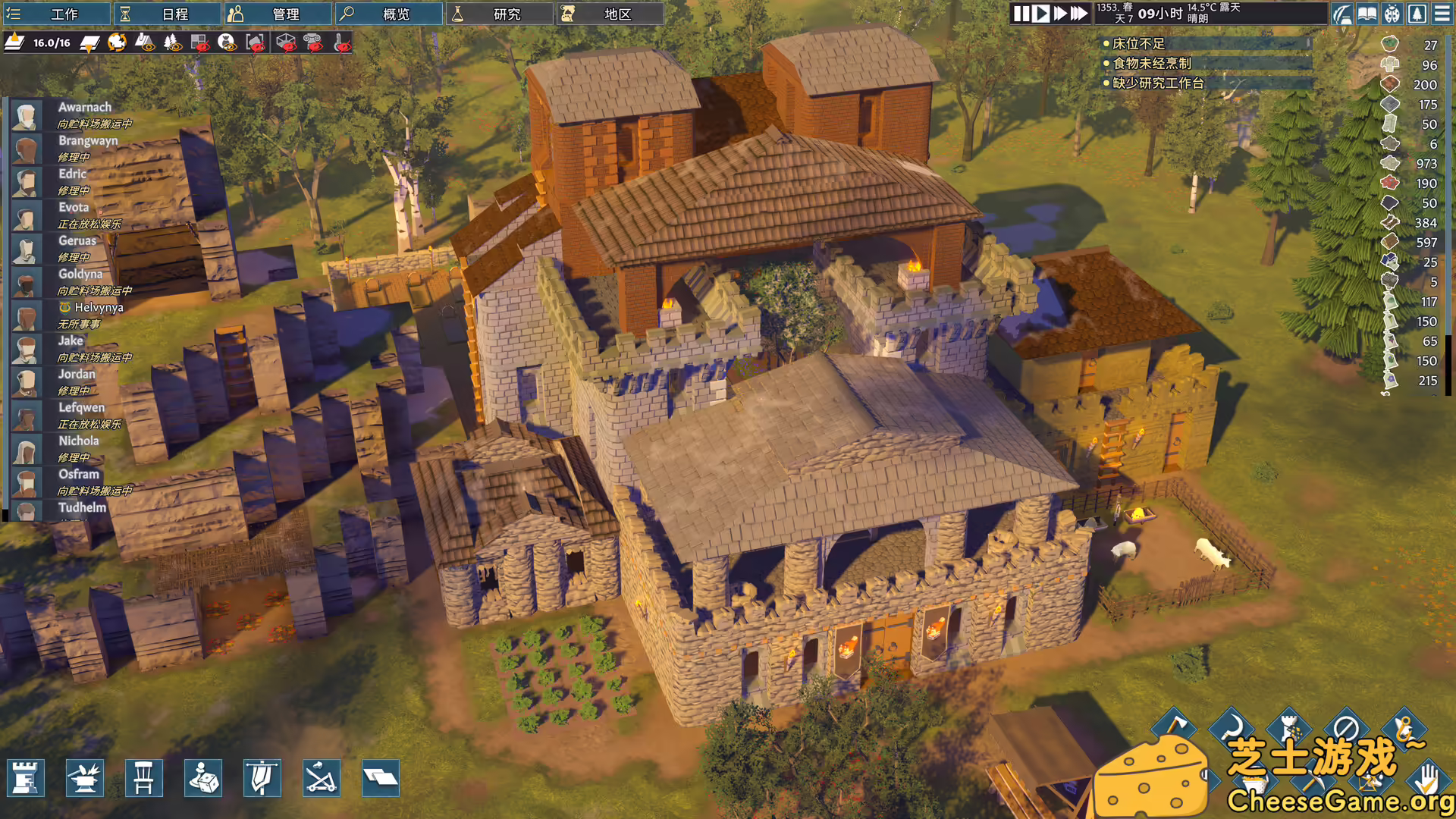Set game speed to triple fast-forward
Image resolution: width=1456 pixels, height=819 pixels.
[1079, 14]
